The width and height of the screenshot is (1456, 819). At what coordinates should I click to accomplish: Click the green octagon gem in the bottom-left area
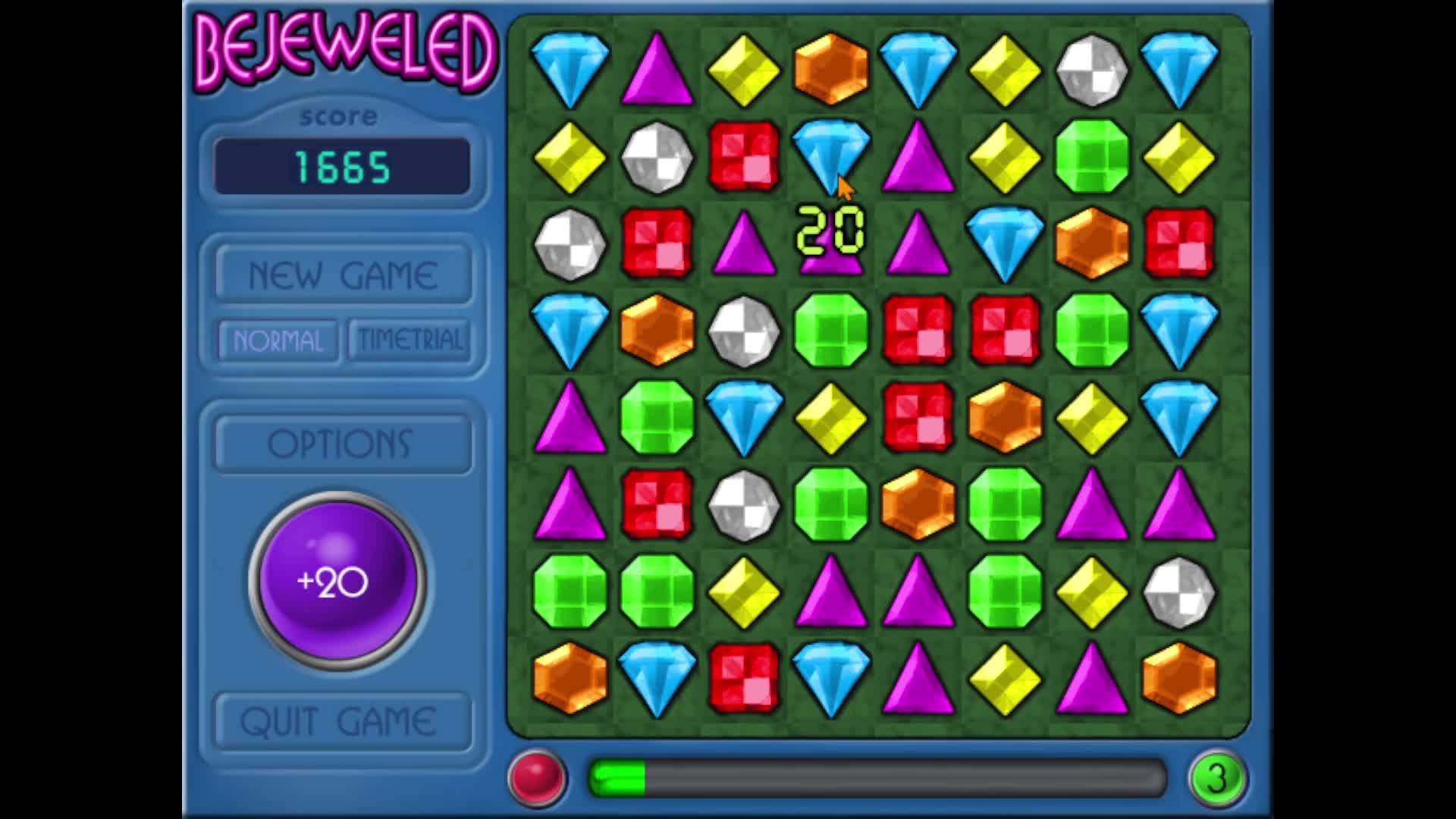coord(569,591)
